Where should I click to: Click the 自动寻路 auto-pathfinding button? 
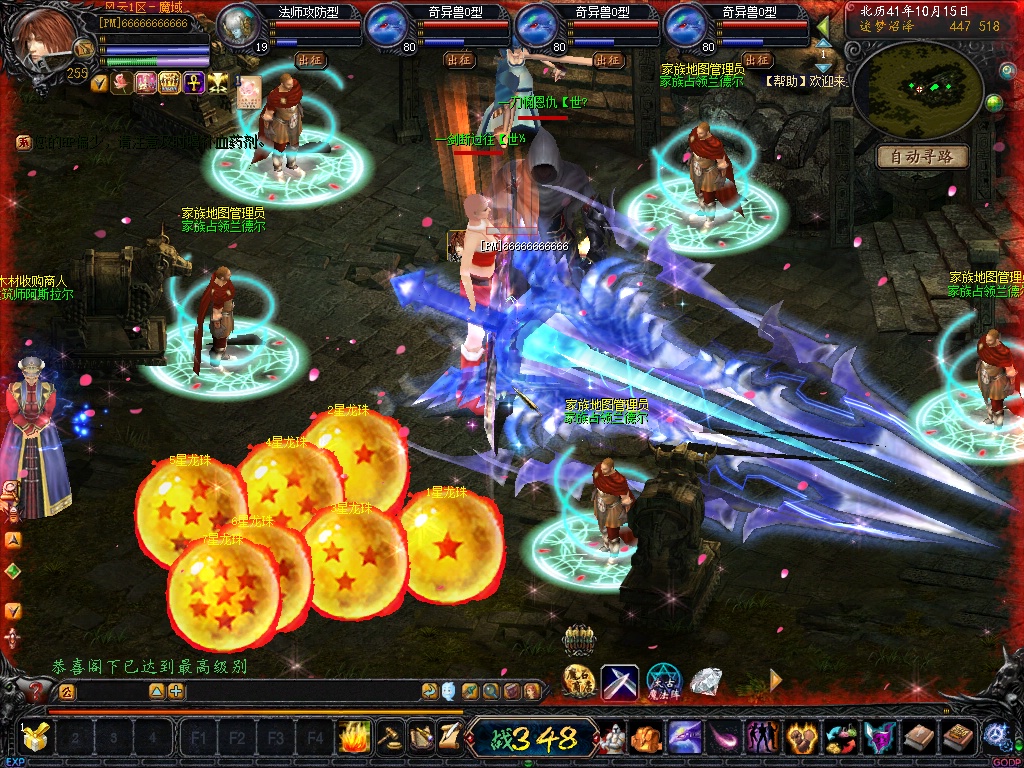click(x=921, y=156)
